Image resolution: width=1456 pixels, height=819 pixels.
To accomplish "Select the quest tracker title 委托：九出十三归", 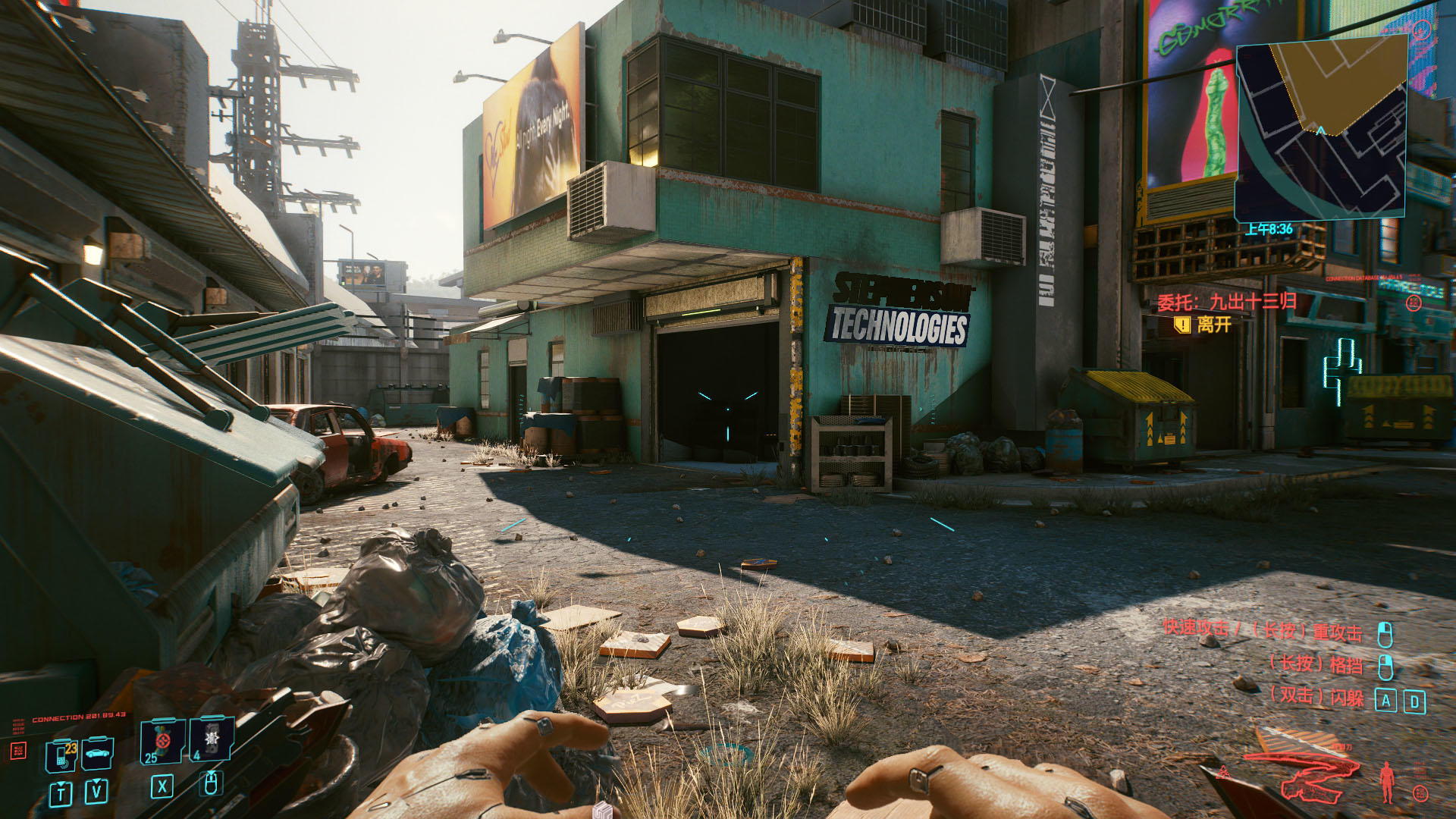I will [1226, 302].
